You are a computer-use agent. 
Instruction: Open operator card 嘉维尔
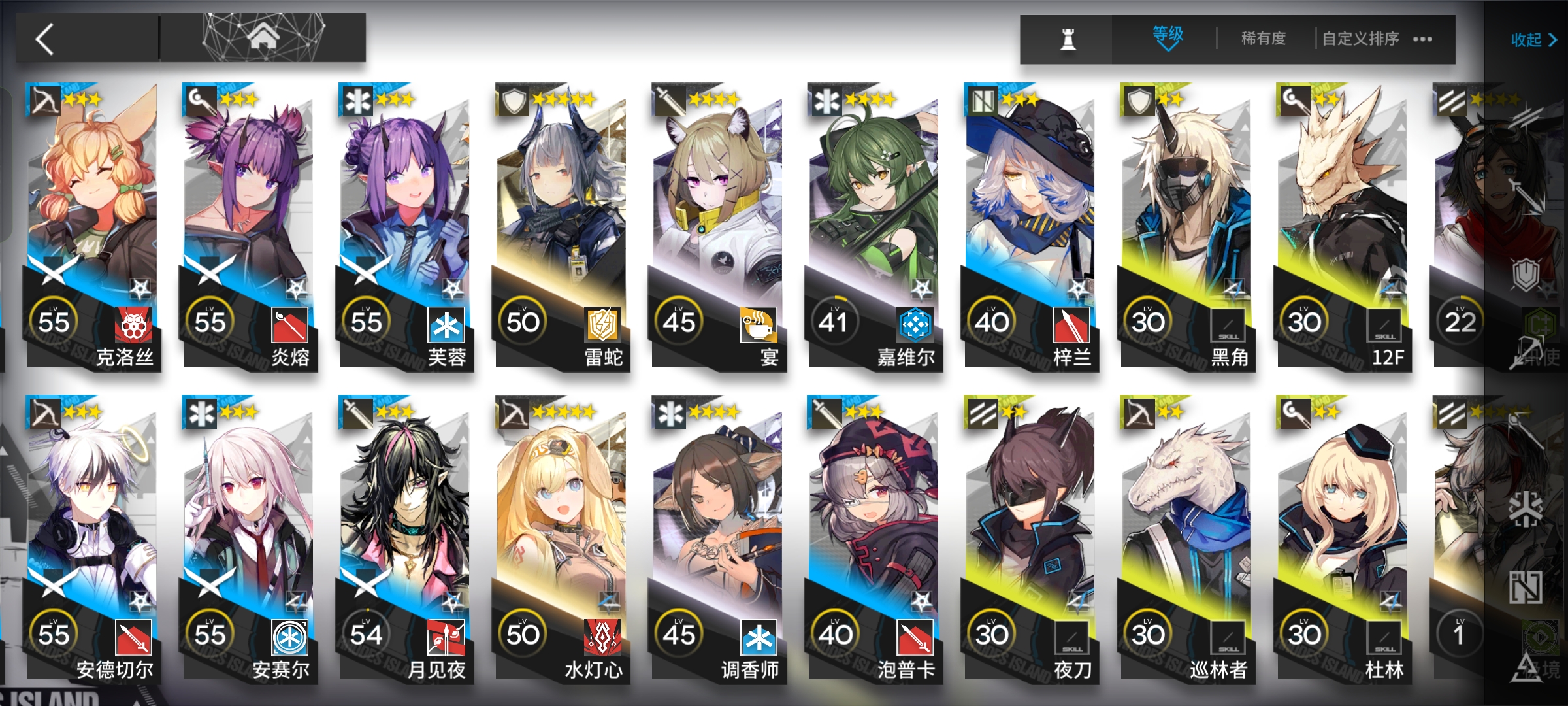click(x=874, y=226)
